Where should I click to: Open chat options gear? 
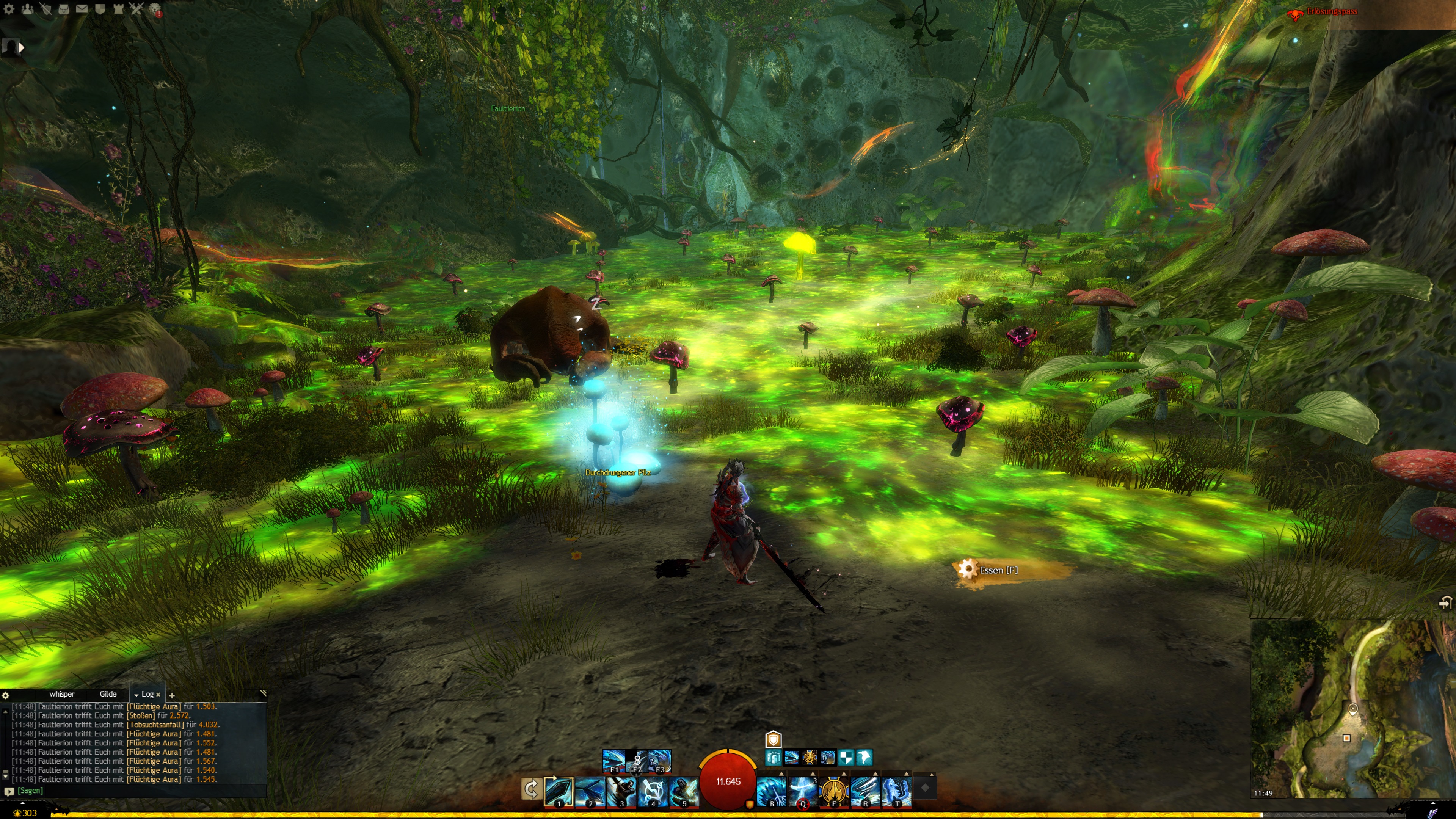tap(6, 695)
